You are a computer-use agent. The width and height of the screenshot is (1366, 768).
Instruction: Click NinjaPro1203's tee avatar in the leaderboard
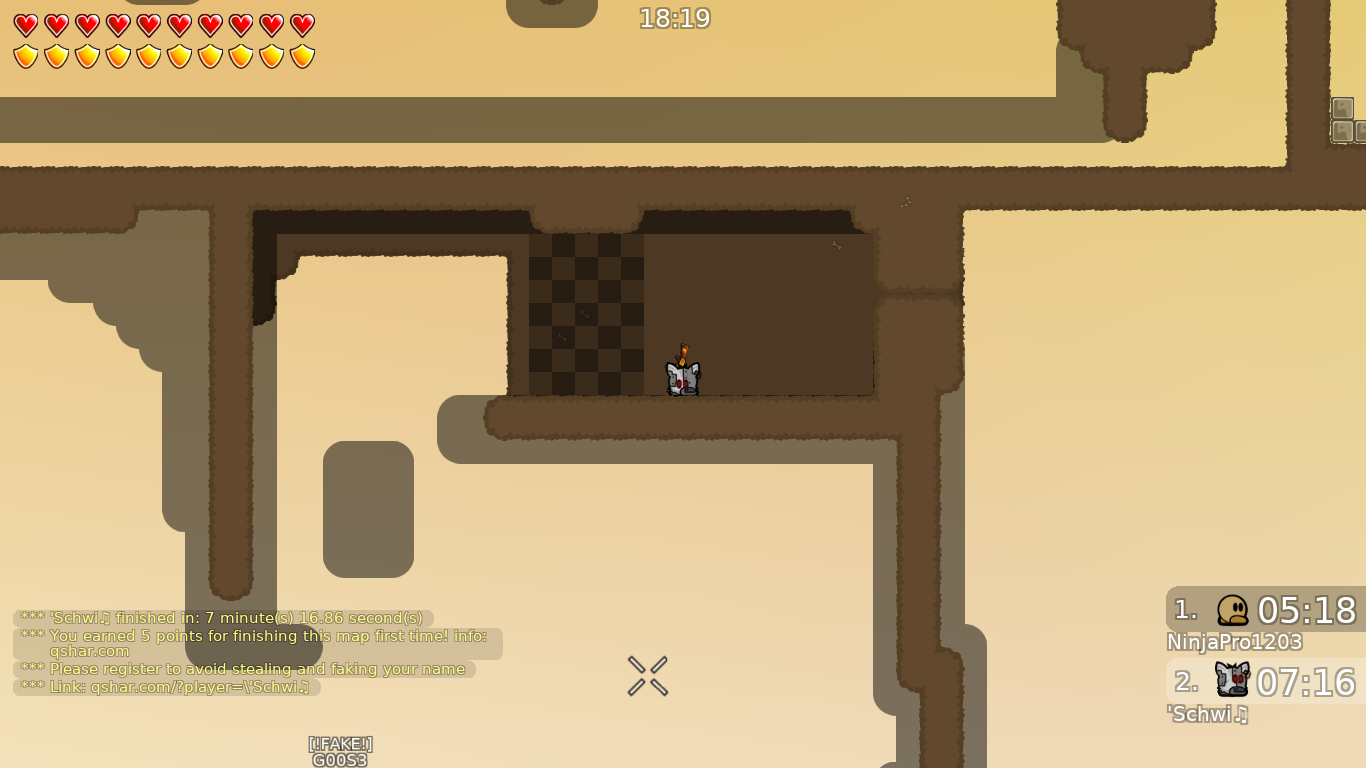coord(1232,611)
